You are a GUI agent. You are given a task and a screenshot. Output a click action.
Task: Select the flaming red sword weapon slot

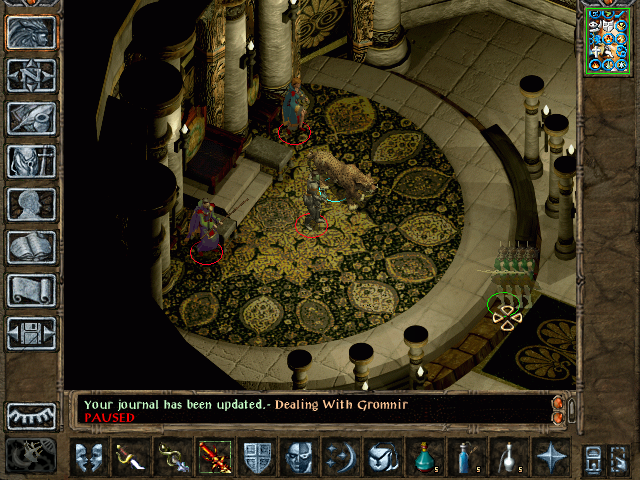coord(215,457)
